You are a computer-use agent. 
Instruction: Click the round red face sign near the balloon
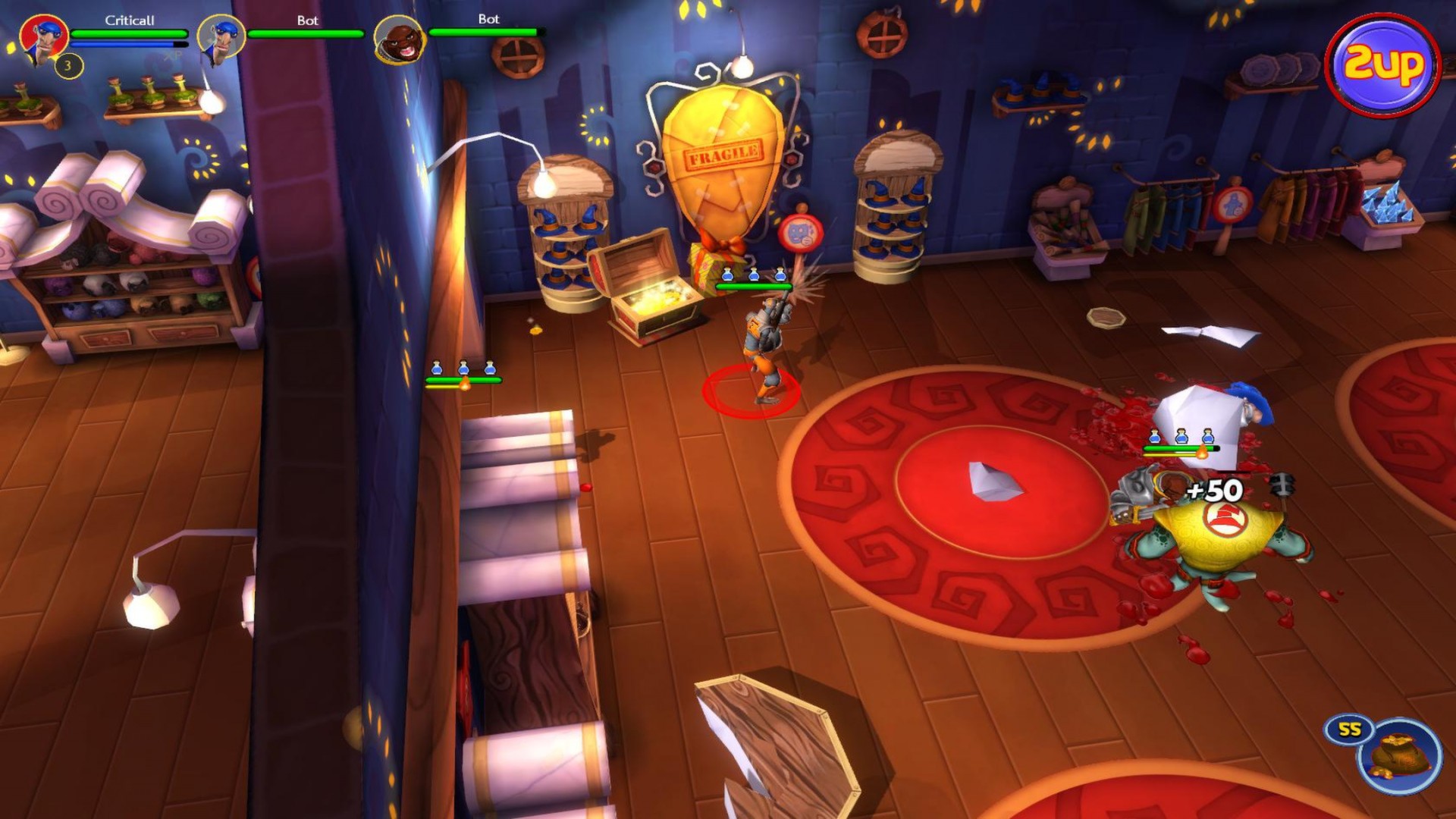pos(801,234)
